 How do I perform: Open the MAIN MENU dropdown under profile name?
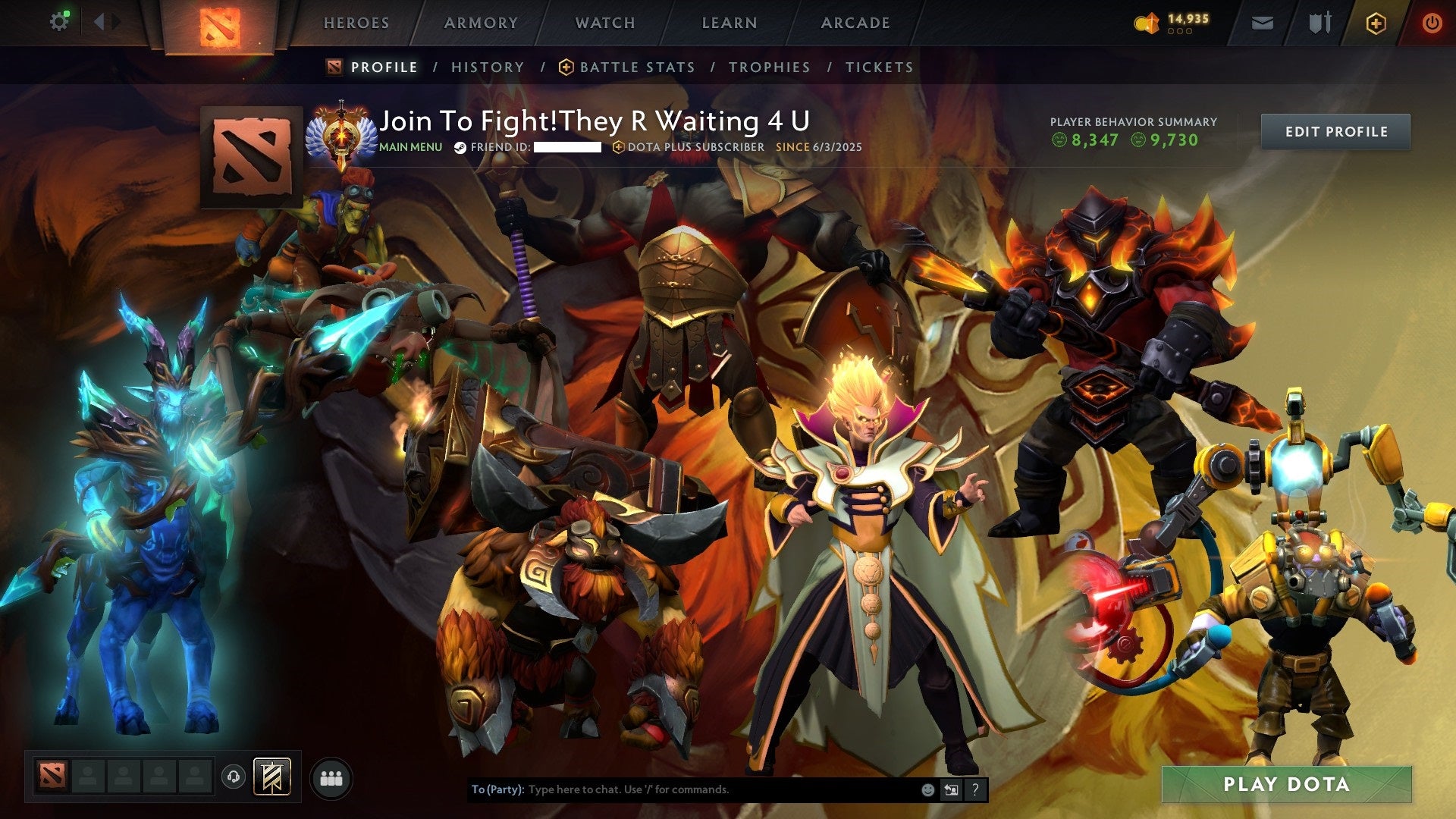click(x=410, y=148)
